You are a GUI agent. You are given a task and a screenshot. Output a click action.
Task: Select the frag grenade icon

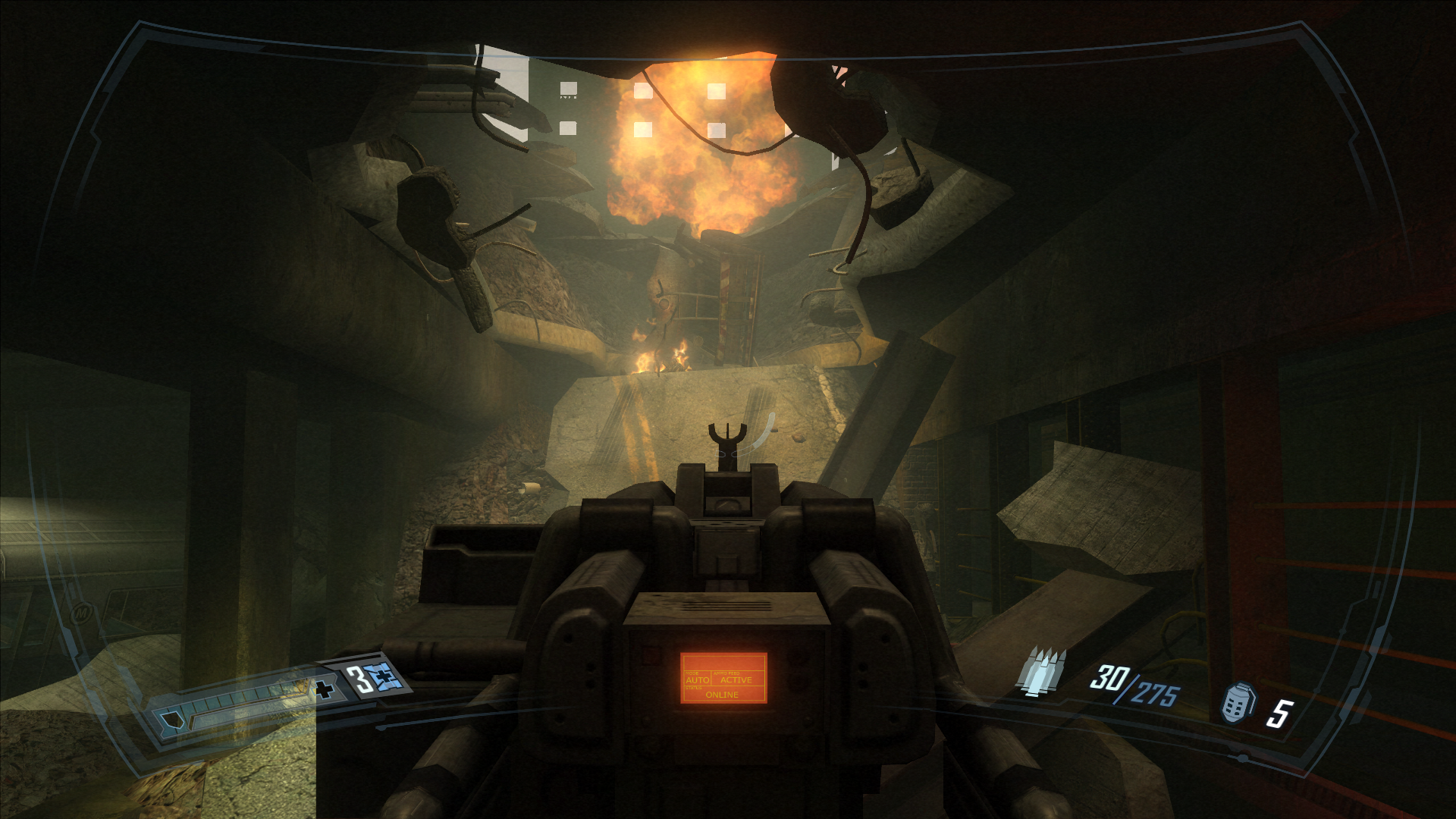pyautogui.click(x=1238, y=703)
